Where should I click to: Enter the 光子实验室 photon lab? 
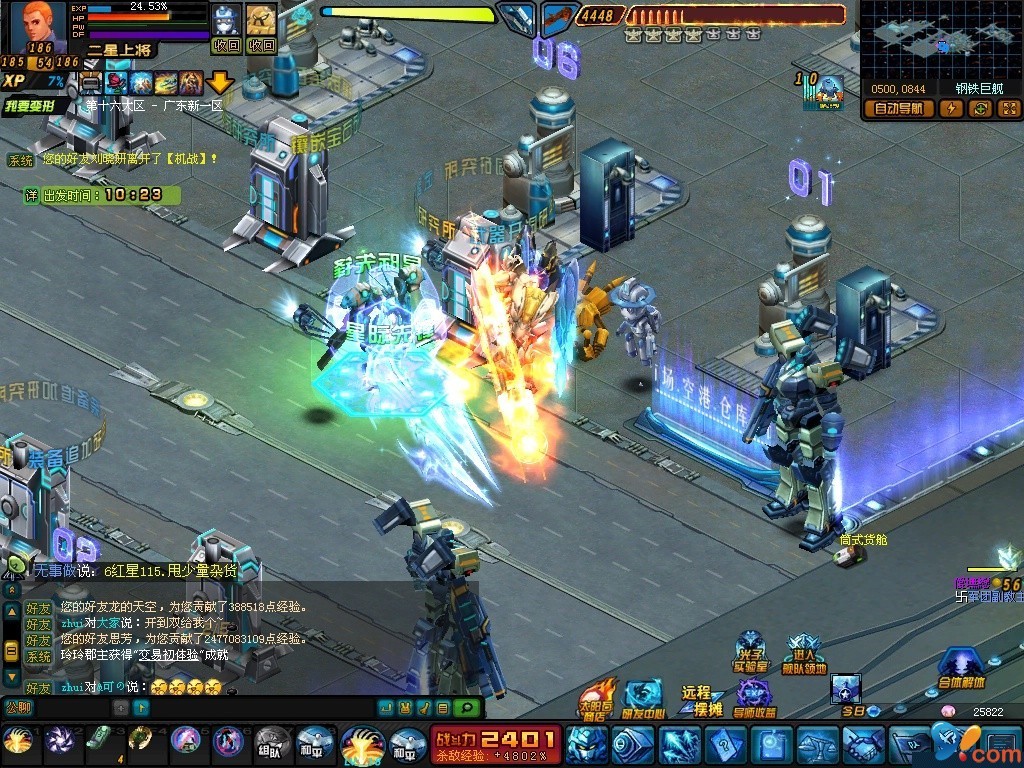point(750,652)
